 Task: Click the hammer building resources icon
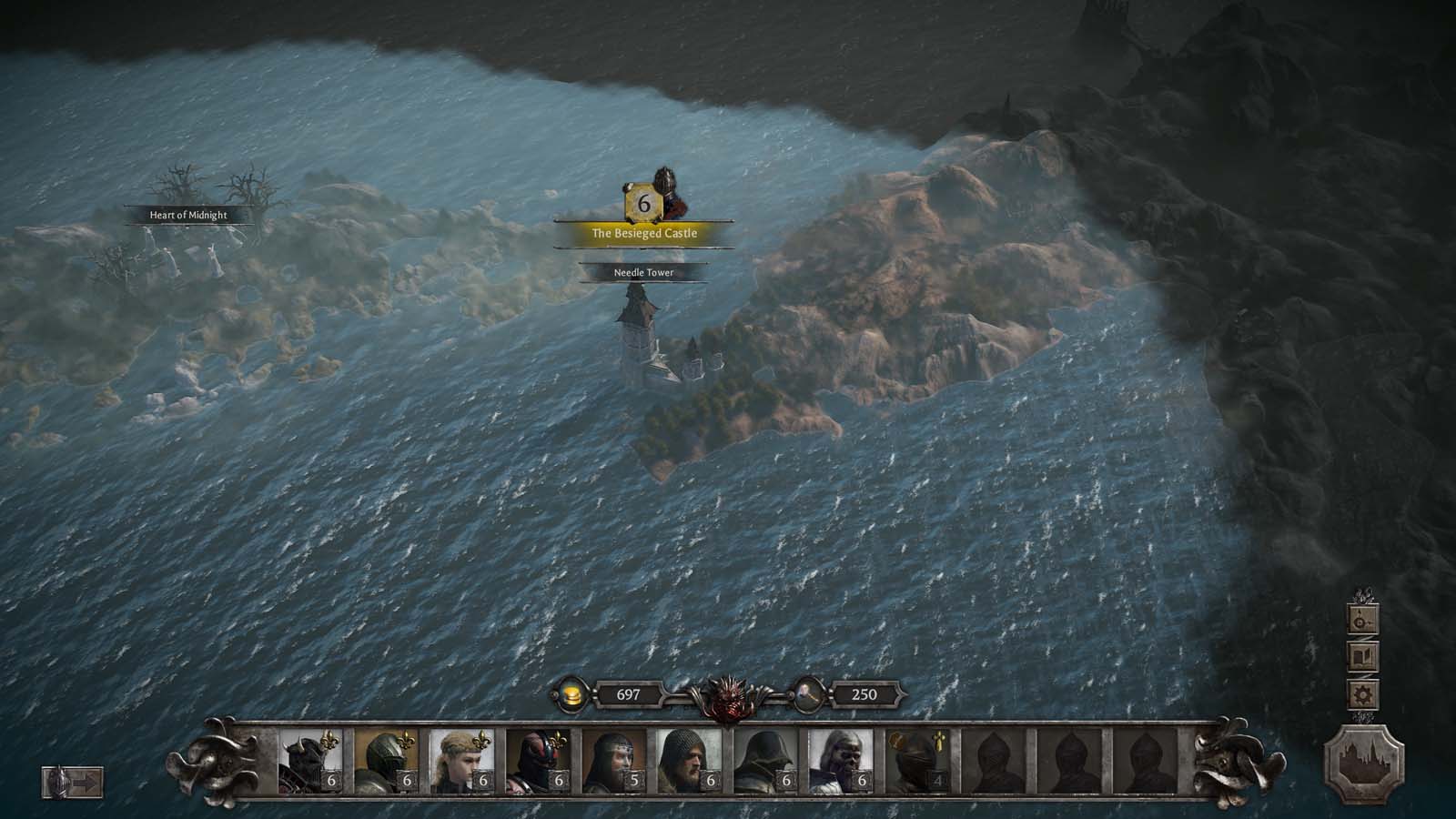click(x=809, y=695)
